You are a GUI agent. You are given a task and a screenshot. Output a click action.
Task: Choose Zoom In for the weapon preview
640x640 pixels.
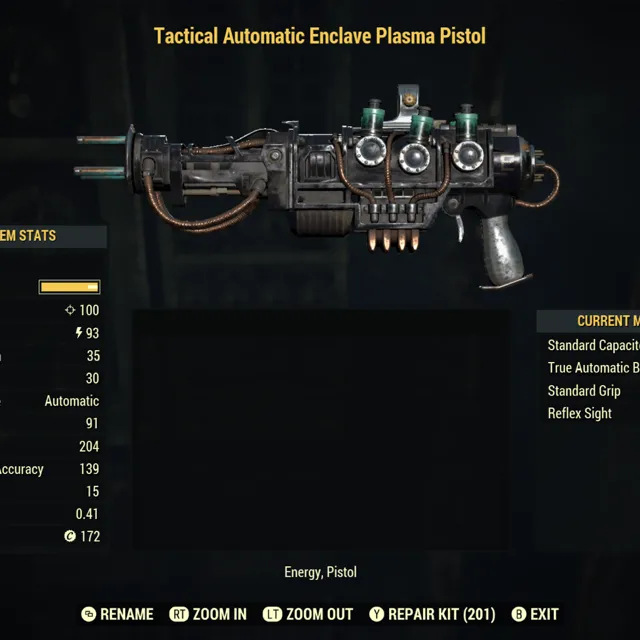coord(208,614)
